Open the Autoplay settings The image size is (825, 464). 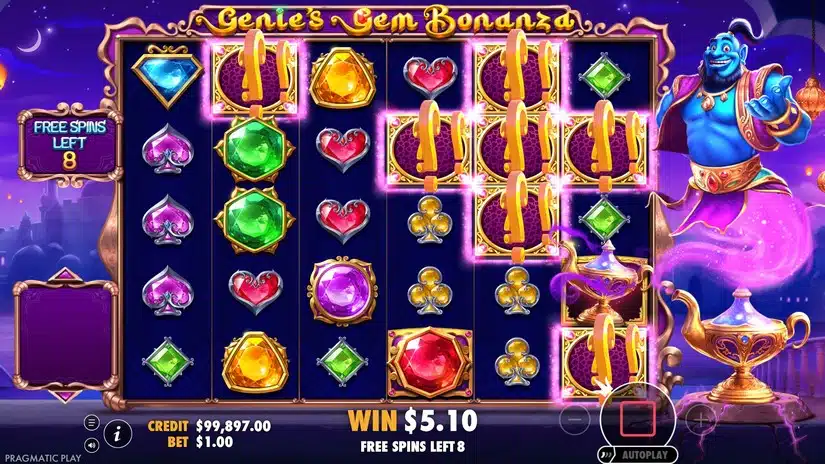(642, 453)
